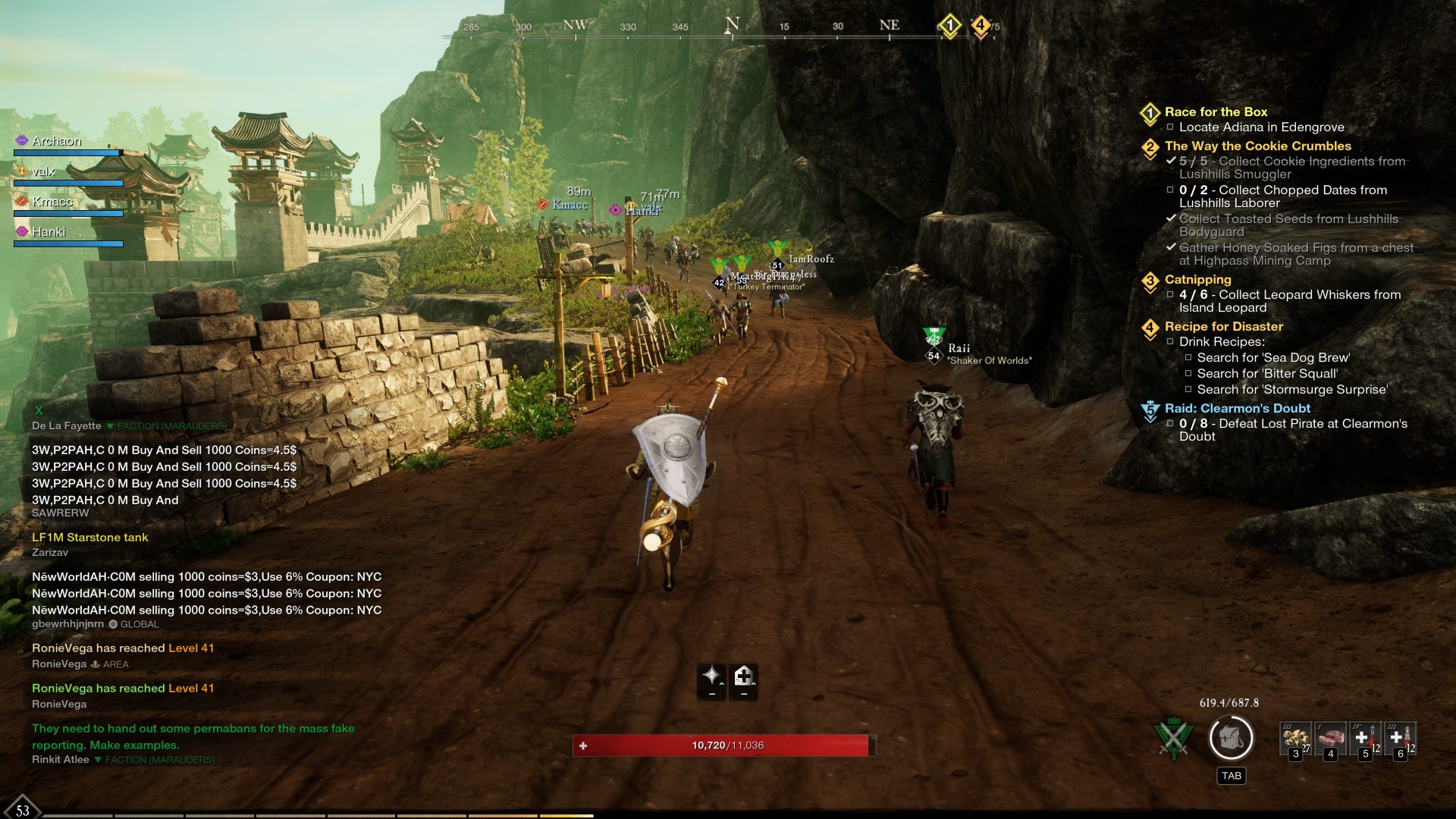1456x819 pixels.
Task: Click the shield-with-cross buff icon
Action: coord(743,676)
